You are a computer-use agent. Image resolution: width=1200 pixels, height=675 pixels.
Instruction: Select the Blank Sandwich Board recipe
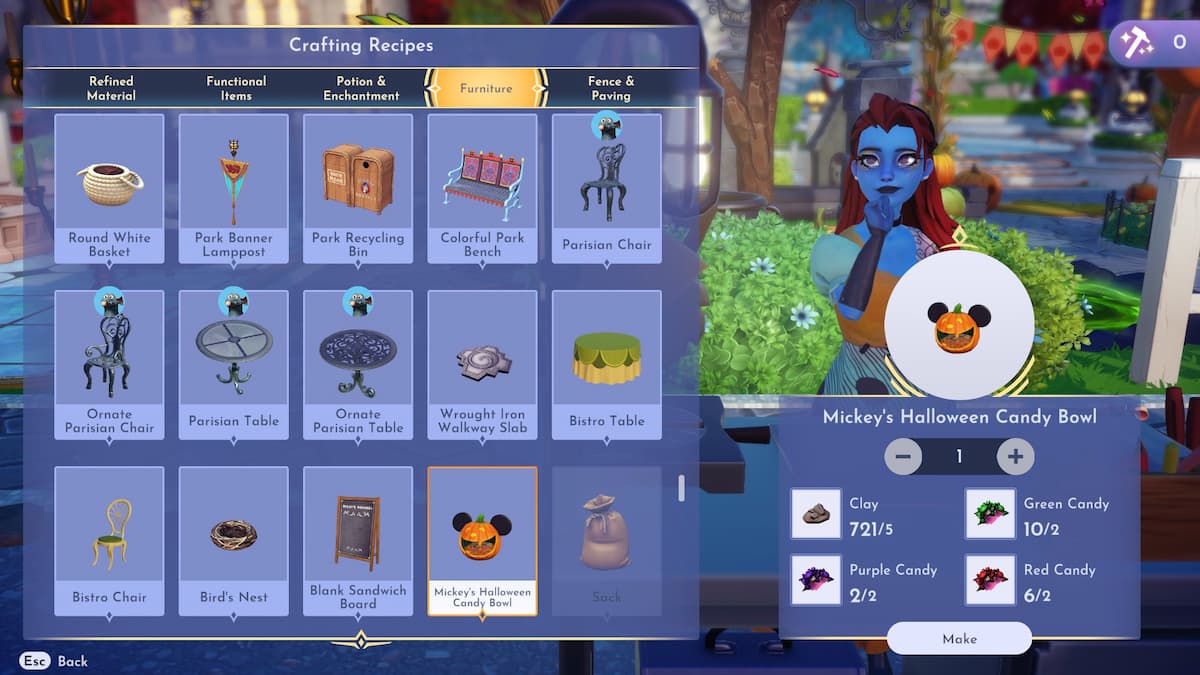358,540
